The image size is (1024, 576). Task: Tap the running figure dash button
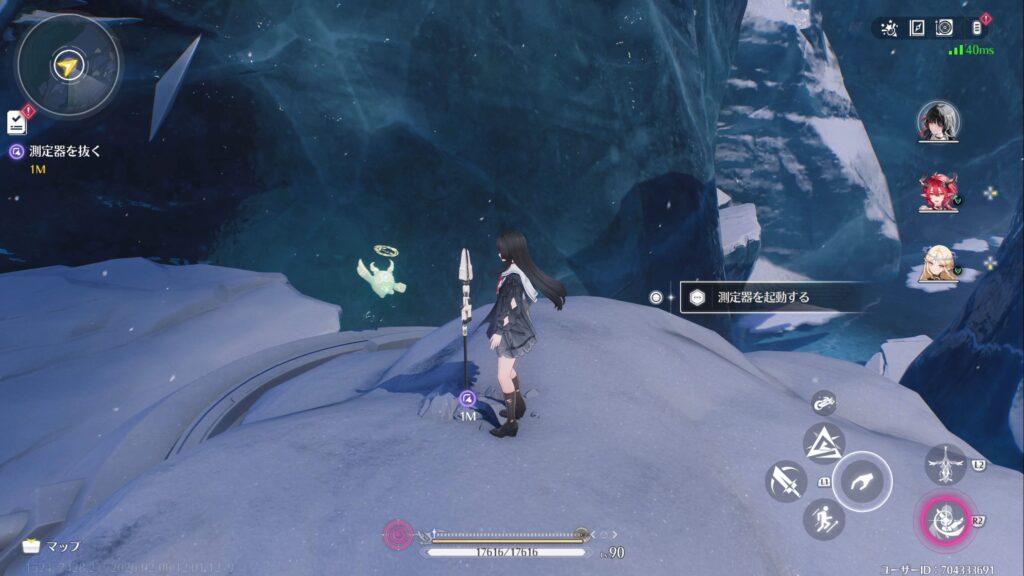(823, 519)
